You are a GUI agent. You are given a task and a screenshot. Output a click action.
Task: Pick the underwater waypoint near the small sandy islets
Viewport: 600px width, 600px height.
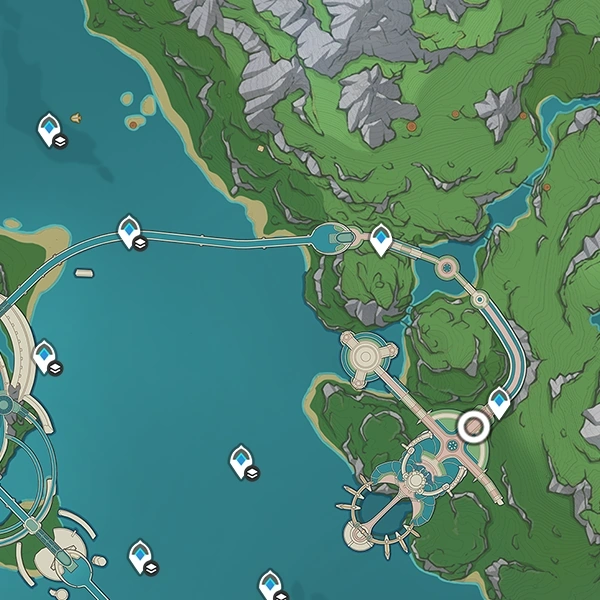click(49, 130)
